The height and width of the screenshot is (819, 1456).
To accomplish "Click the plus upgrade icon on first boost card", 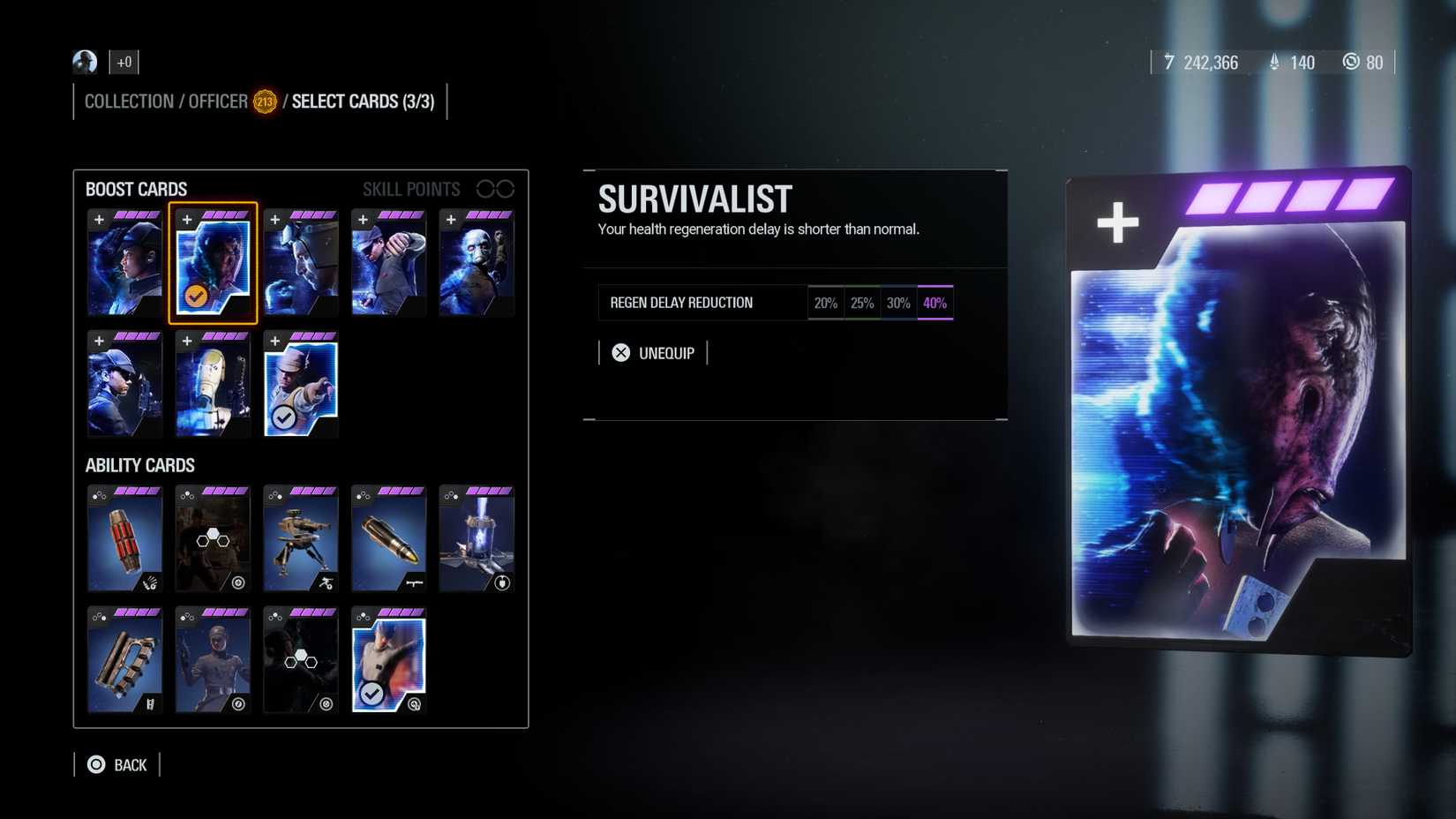I will (x=98, y=218).
